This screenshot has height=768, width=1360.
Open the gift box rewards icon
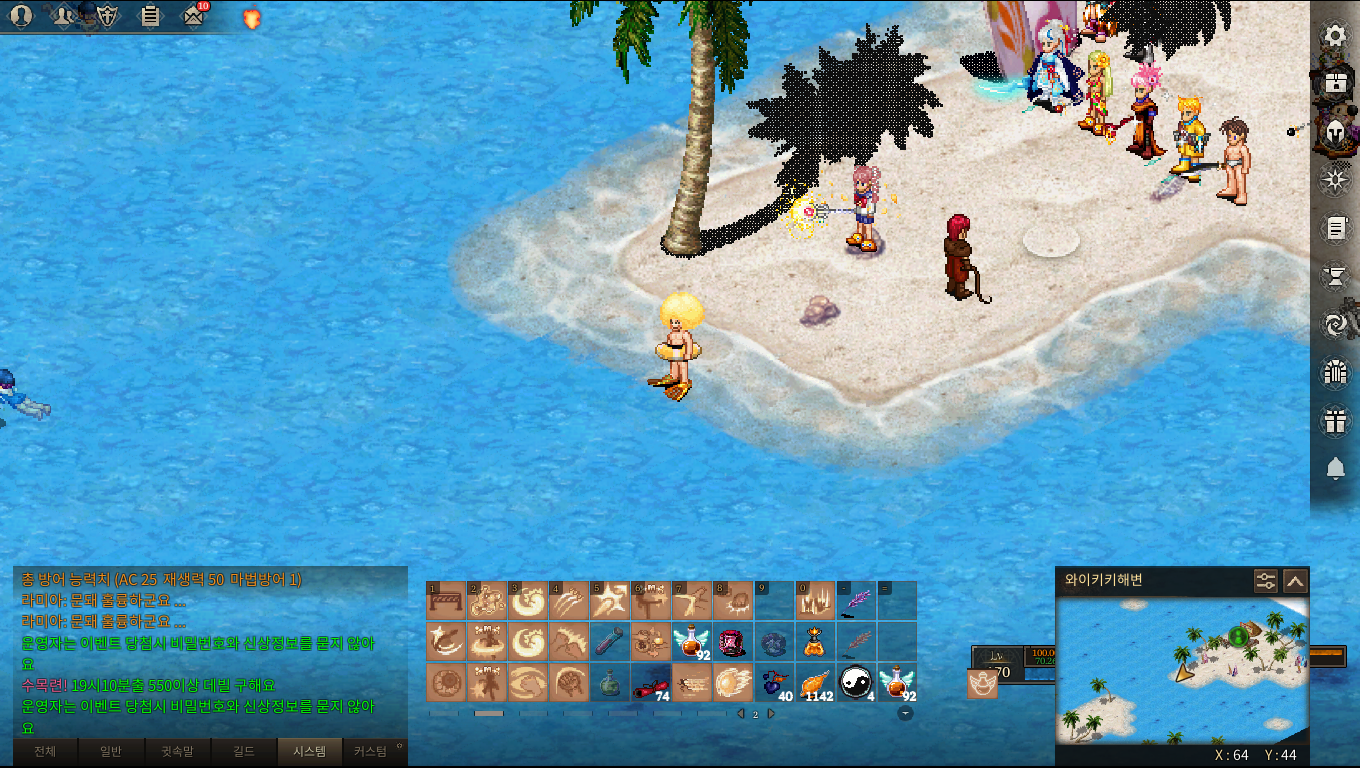click(1335, 421)
